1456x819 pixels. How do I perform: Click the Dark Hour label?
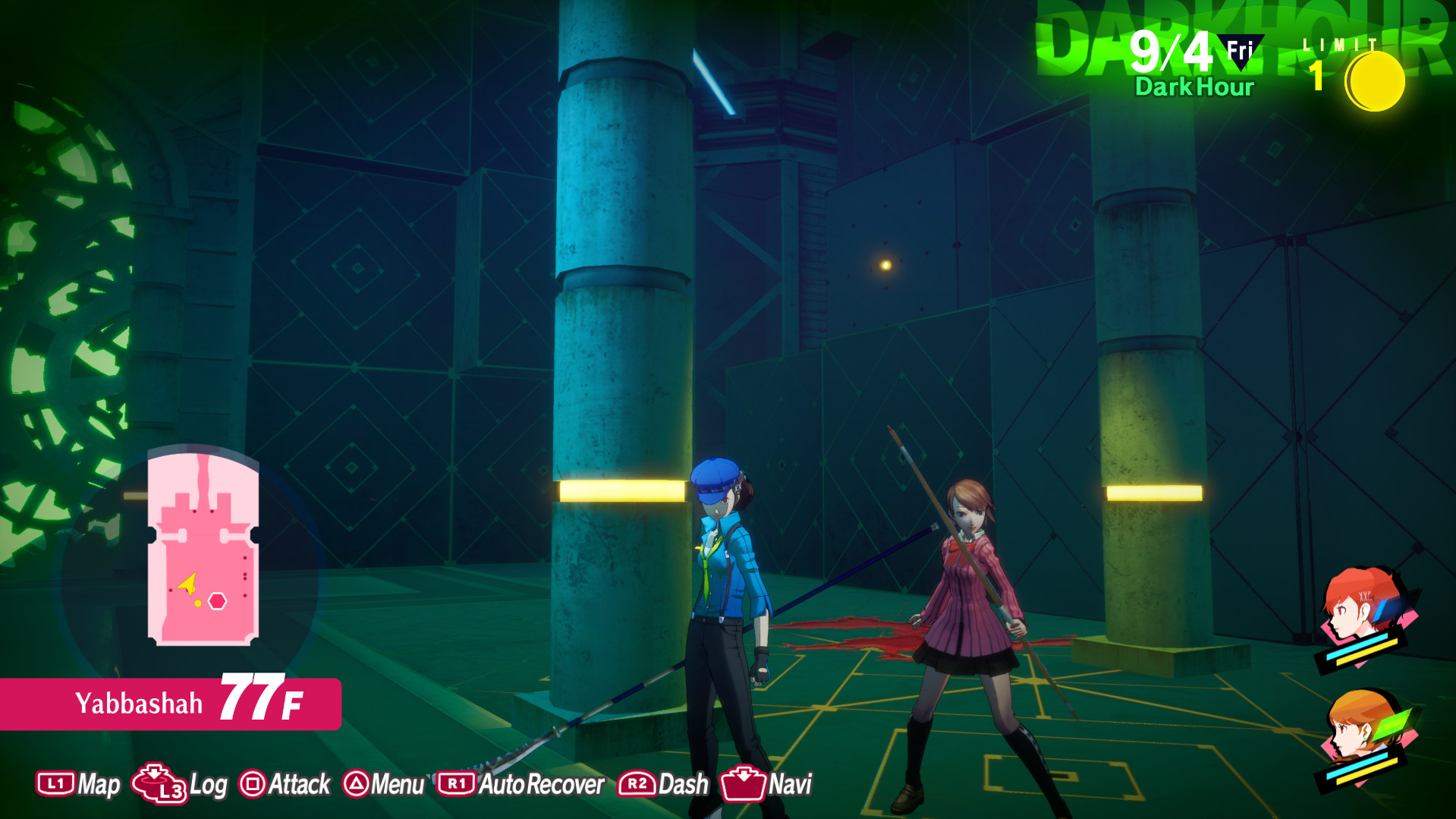click(x=1193, y=87)
